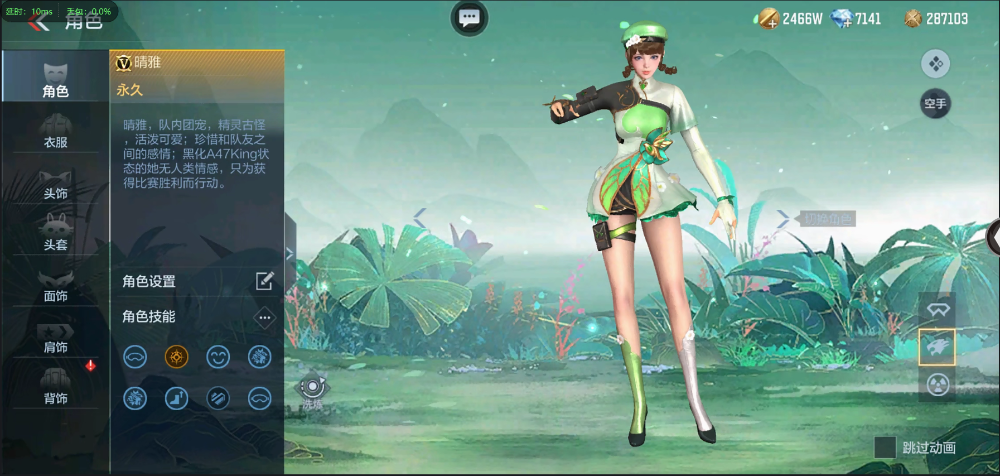Select the boot-shaped skill icon

(x=176, y=398)
